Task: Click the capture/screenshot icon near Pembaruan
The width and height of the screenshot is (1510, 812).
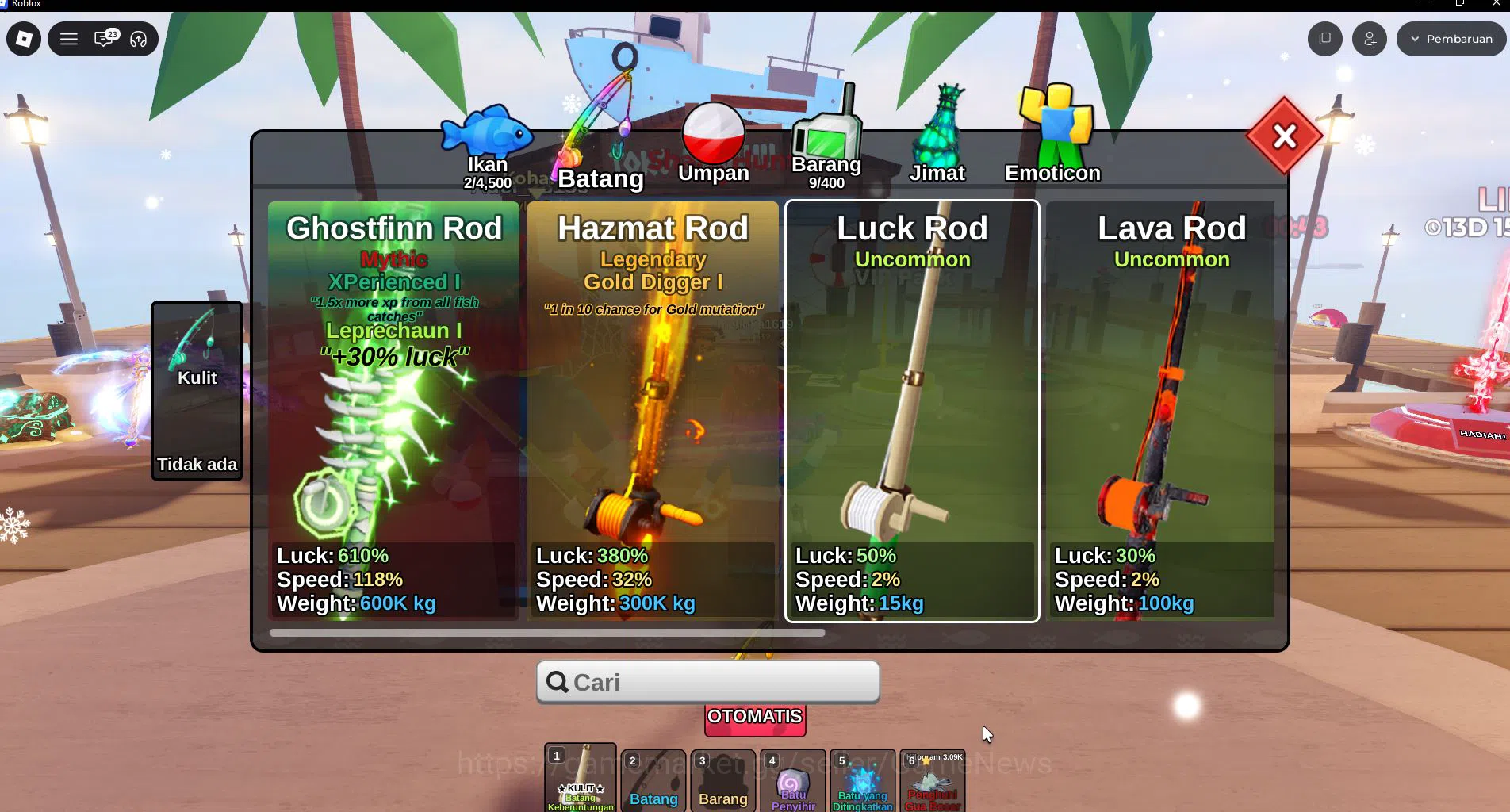Action: pyautogui.click(x=1324, y=38)
